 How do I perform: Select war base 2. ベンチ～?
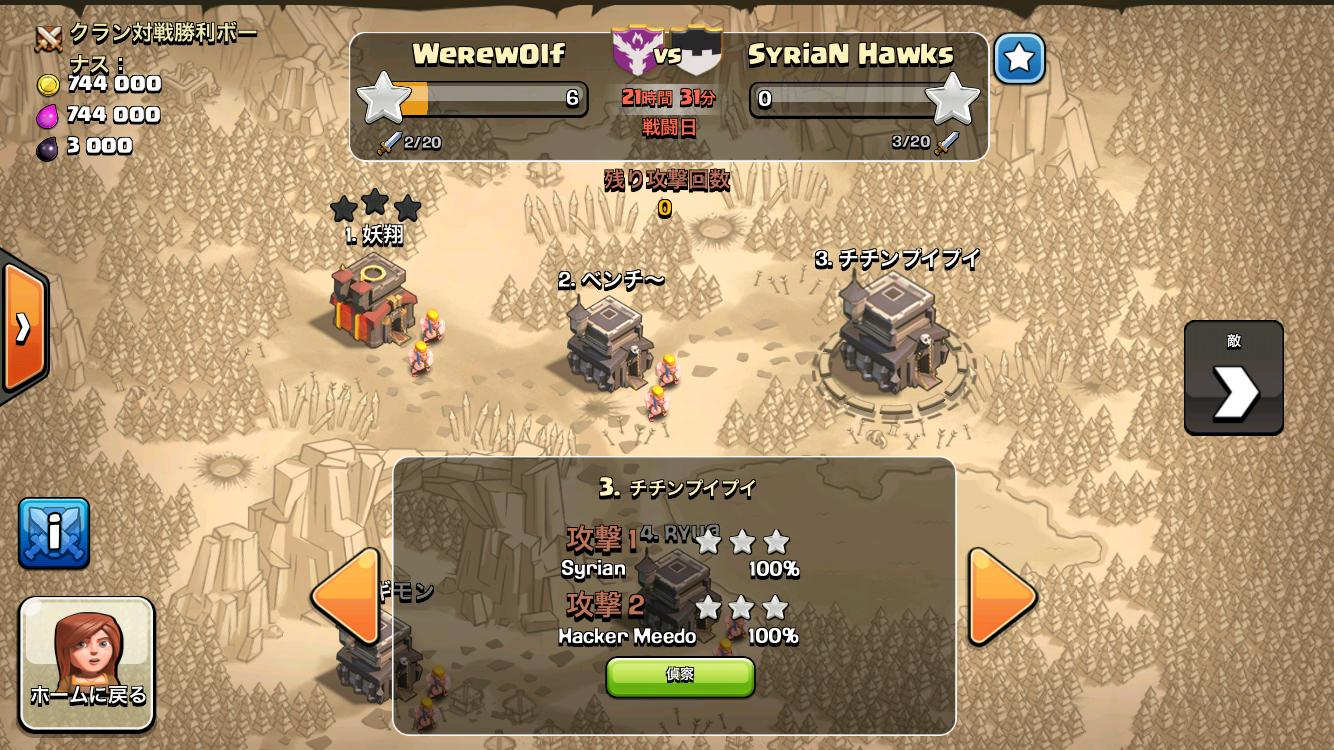(x=606, y=343)
